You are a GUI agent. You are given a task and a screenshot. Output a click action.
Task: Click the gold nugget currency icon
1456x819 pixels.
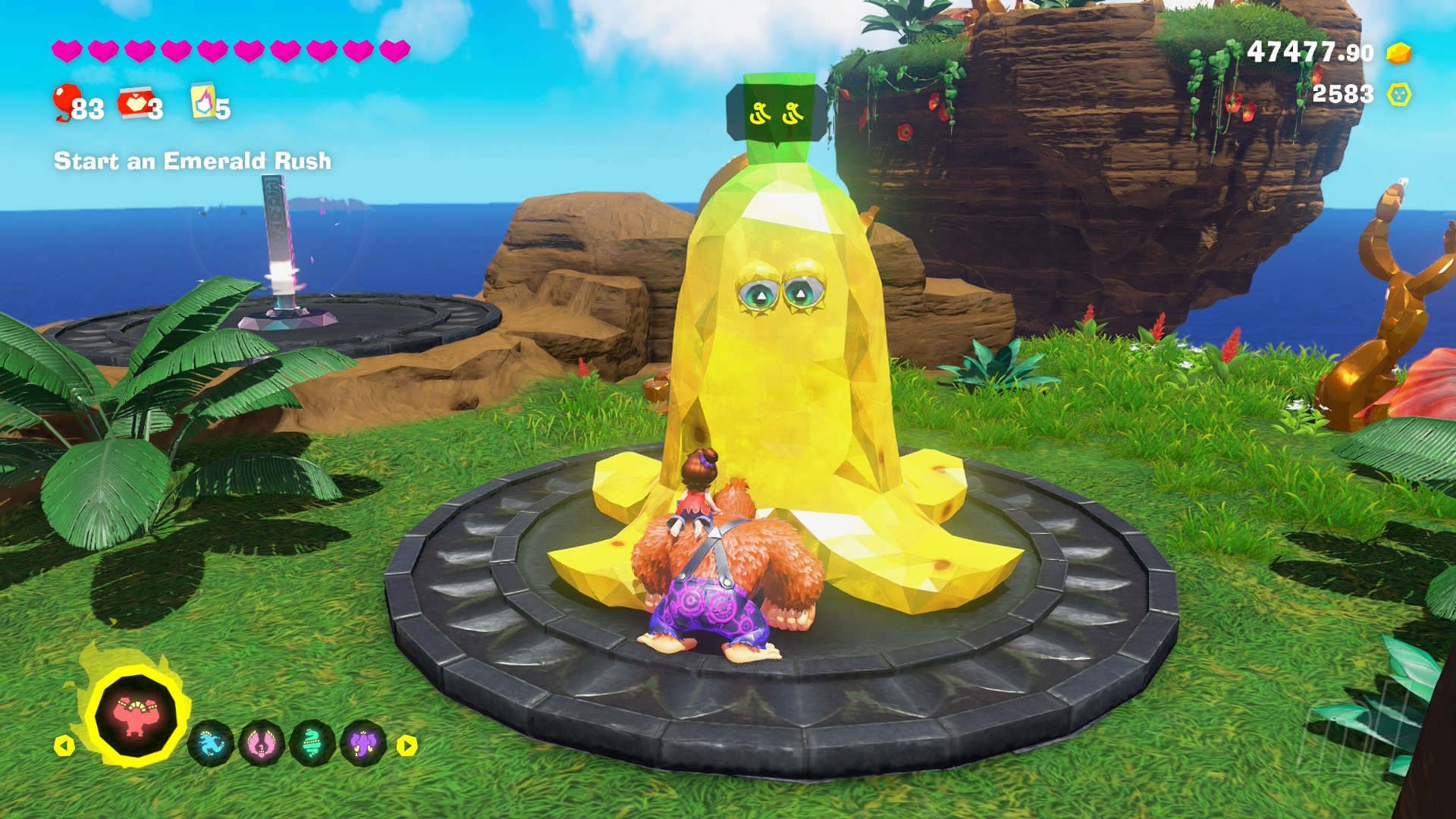[x=1398, y=53]
